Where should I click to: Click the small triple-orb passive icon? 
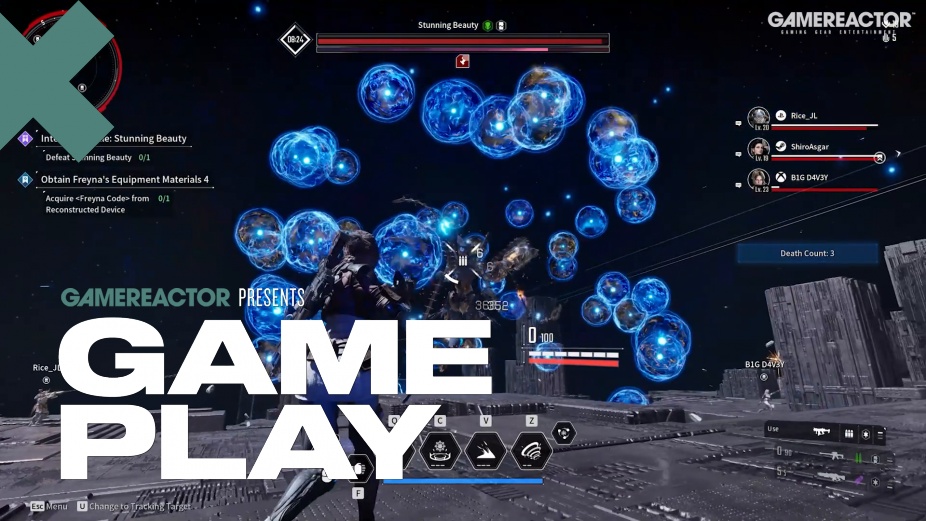564,433
